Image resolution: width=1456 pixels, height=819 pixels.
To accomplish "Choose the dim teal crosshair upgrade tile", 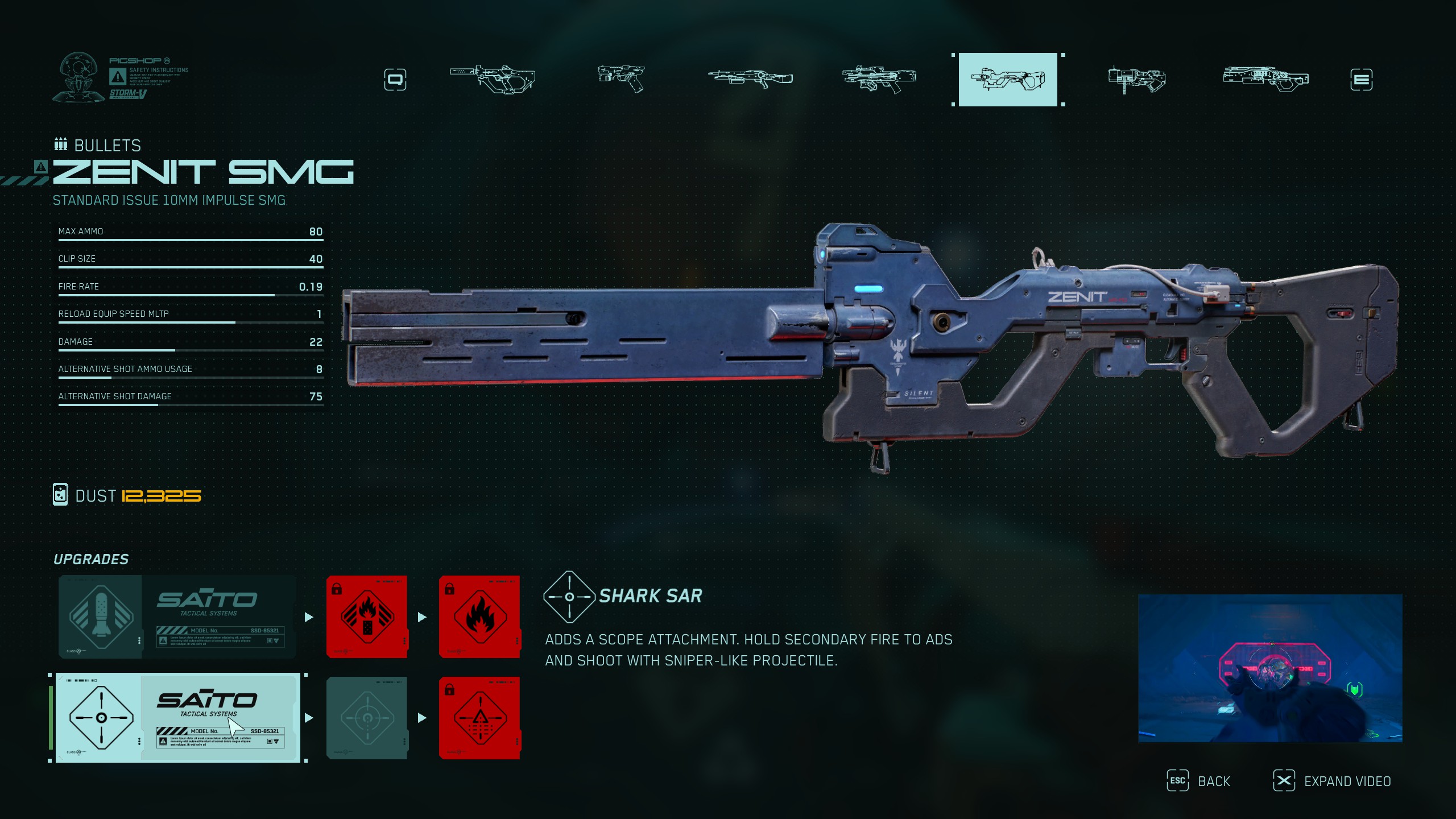I will (x=367, y=718).
